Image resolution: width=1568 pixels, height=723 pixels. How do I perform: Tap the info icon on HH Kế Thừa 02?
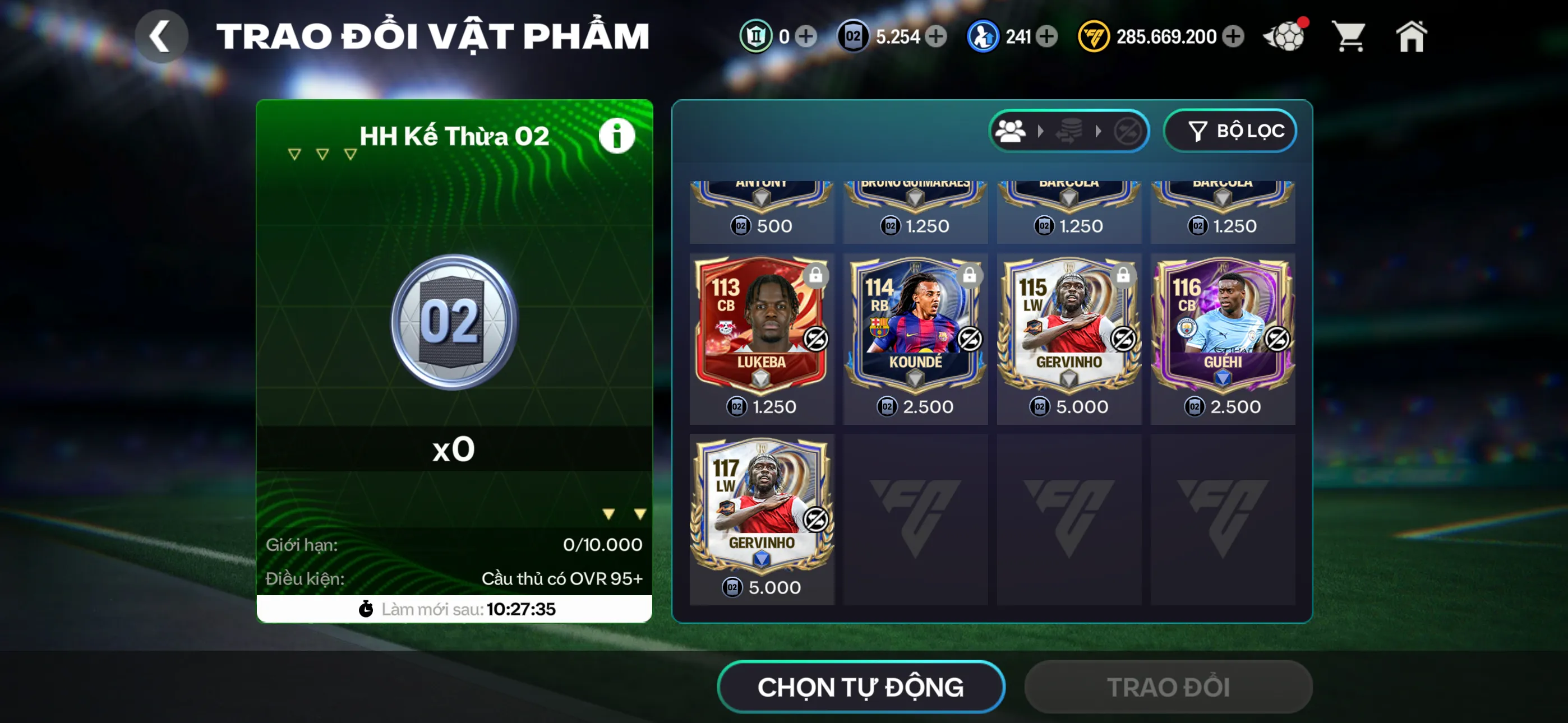[616, 135]
